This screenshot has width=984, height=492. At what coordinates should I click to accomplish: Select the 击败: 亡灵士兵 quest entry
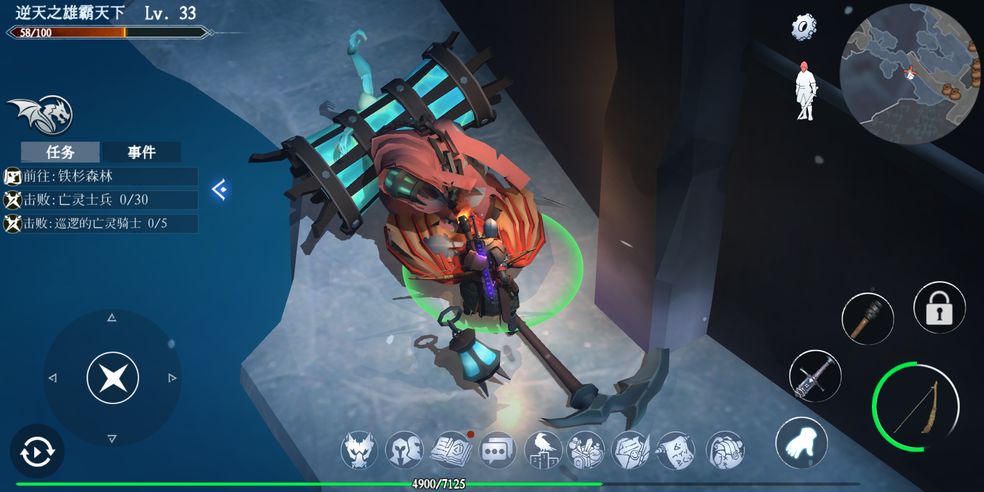(100, 200)
